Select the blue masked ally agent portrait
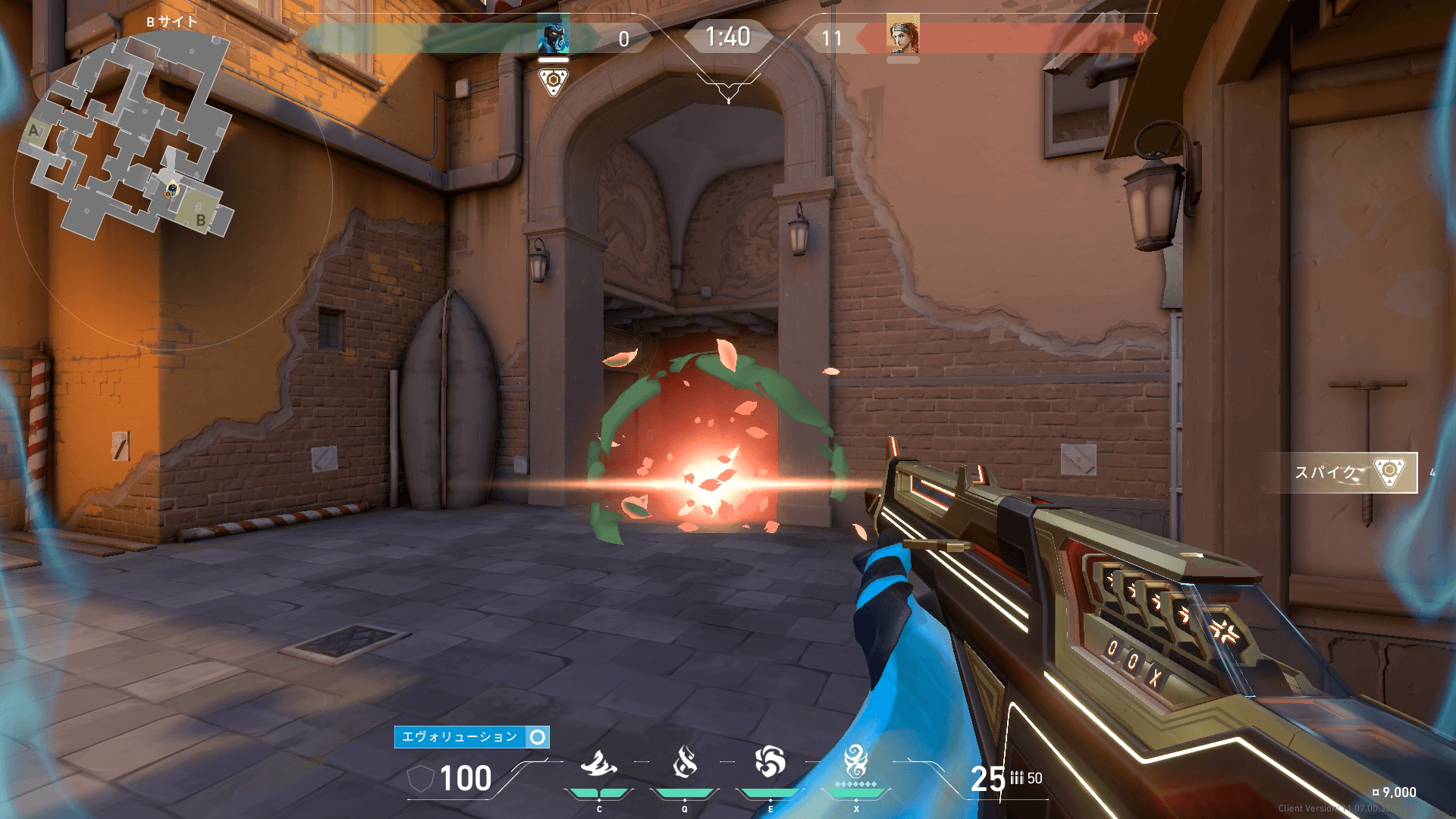Image resolution: width=1456 pixels, height=819 pixels. [x=553, y=36]
